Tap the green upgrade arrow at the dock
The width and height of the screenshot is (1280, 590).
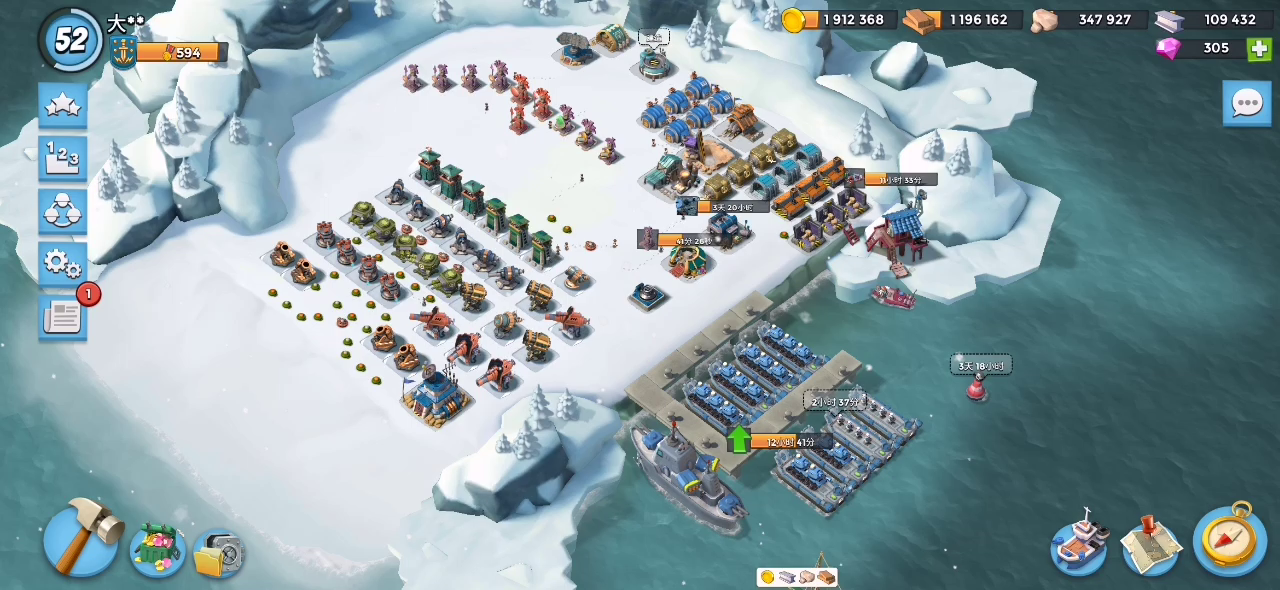coord(738,439)
